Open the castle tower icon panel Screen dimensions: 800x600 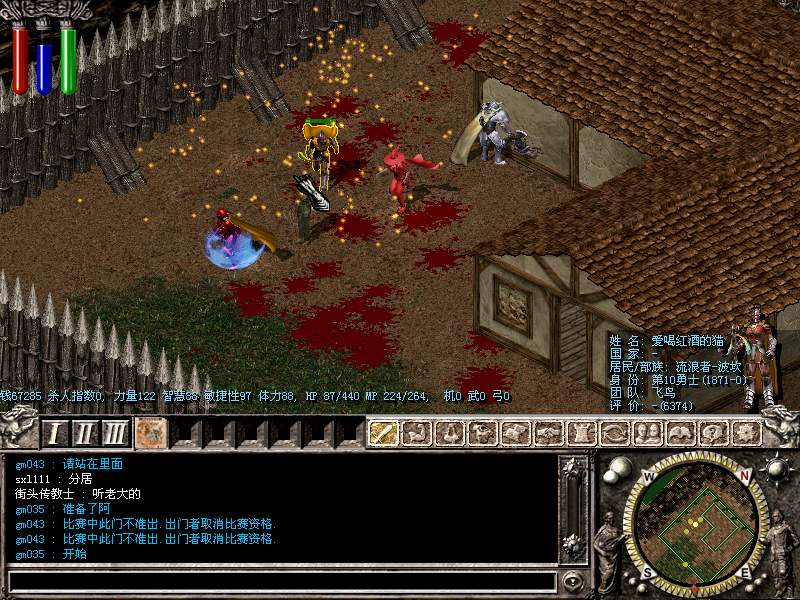tap(581, 433)
